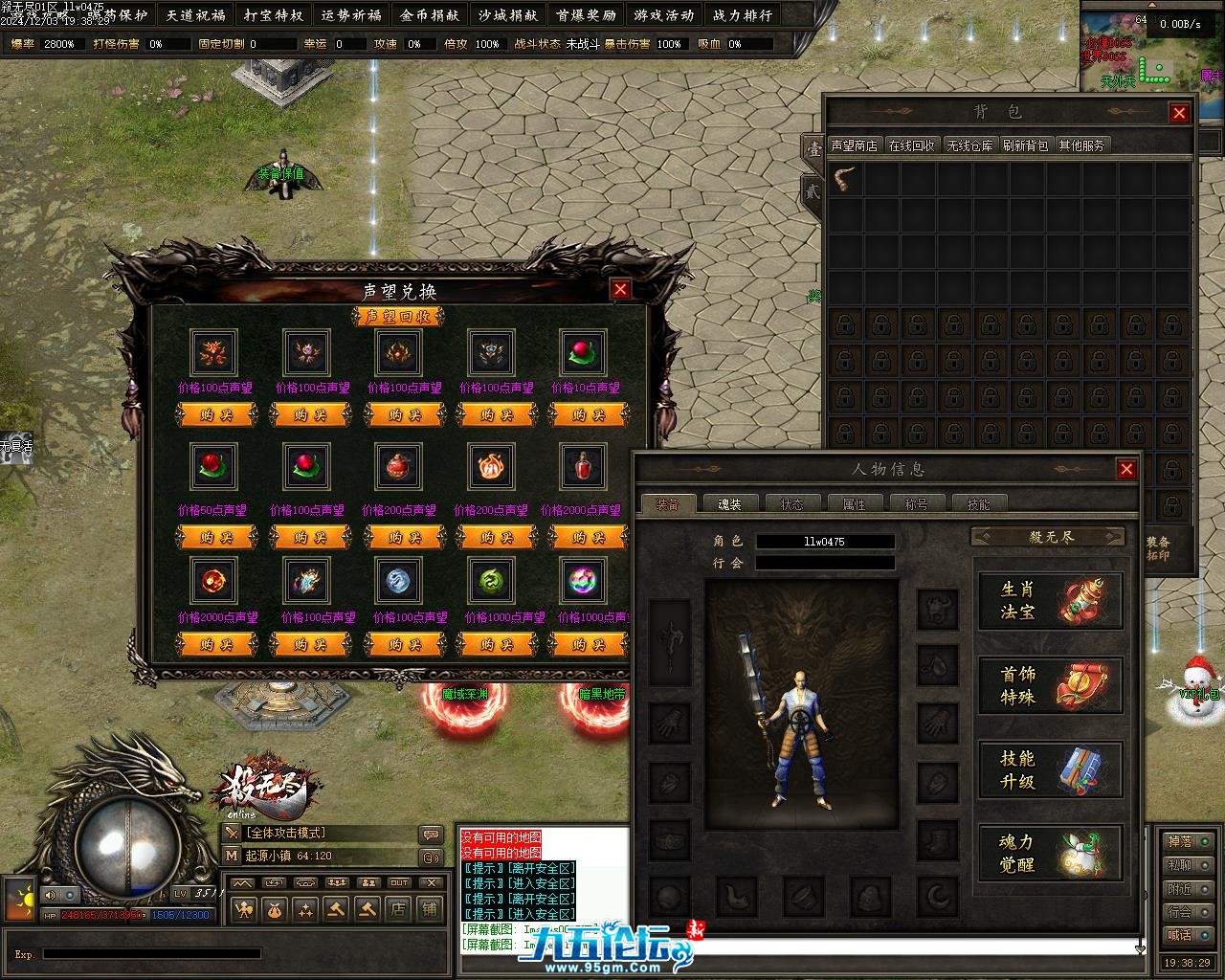The height and width of the screenshot is (980, 1225).
Task: Open 魂力觉醒 soul awakening
Action: tap(1050, 853)
